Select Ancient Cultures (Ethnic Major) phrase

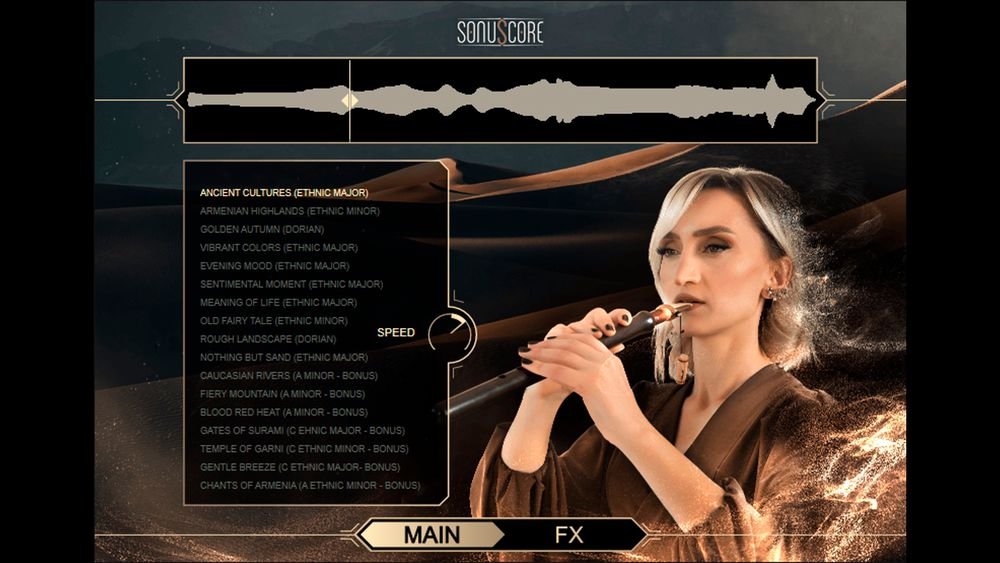pos(284,192)
